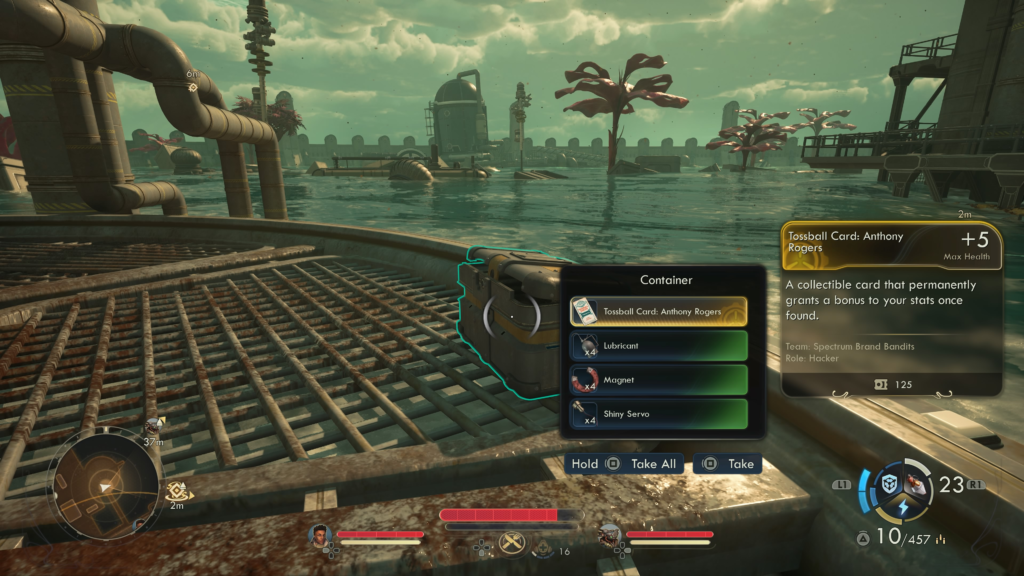Click the crossed tools icon on bottom HUD
This screenshot has height=576, width=1024.
click(512, 543)
